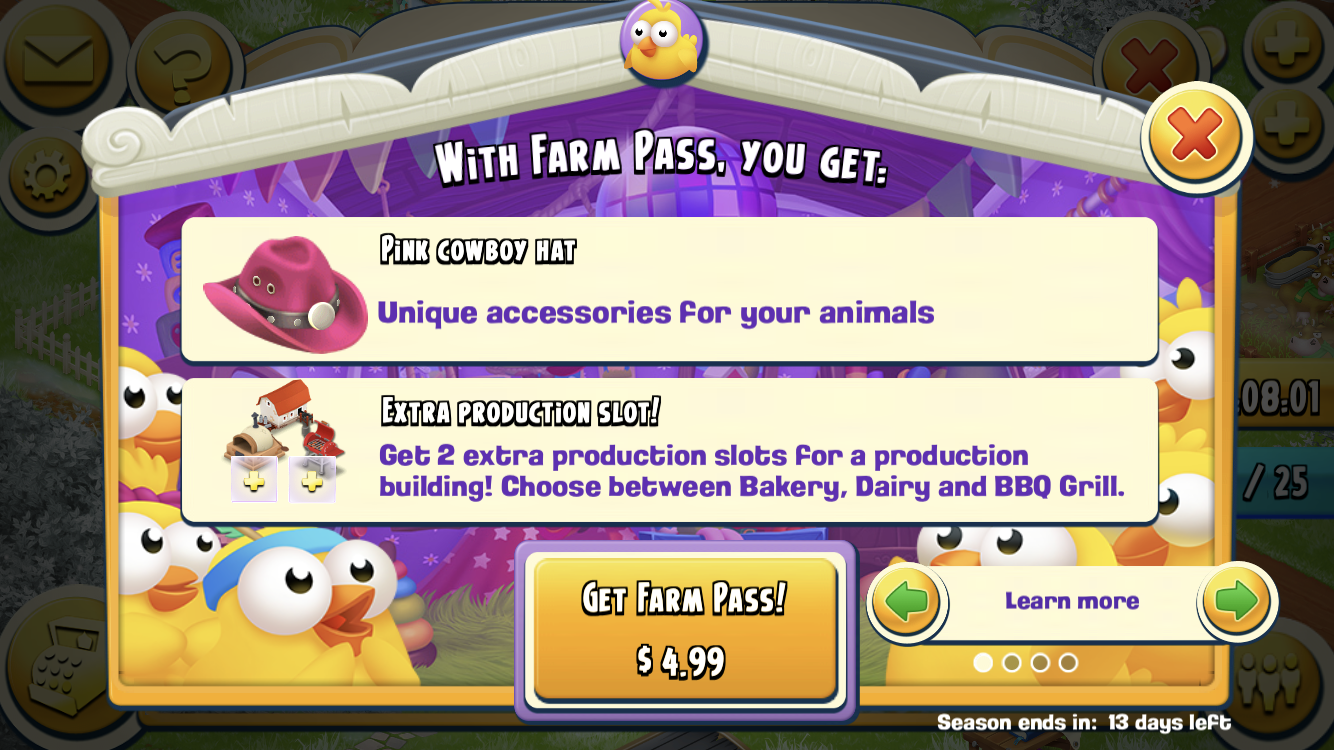Open the help question mark icon
The height and width of the screenshot is (750, 1334).
tap(180, 65)
